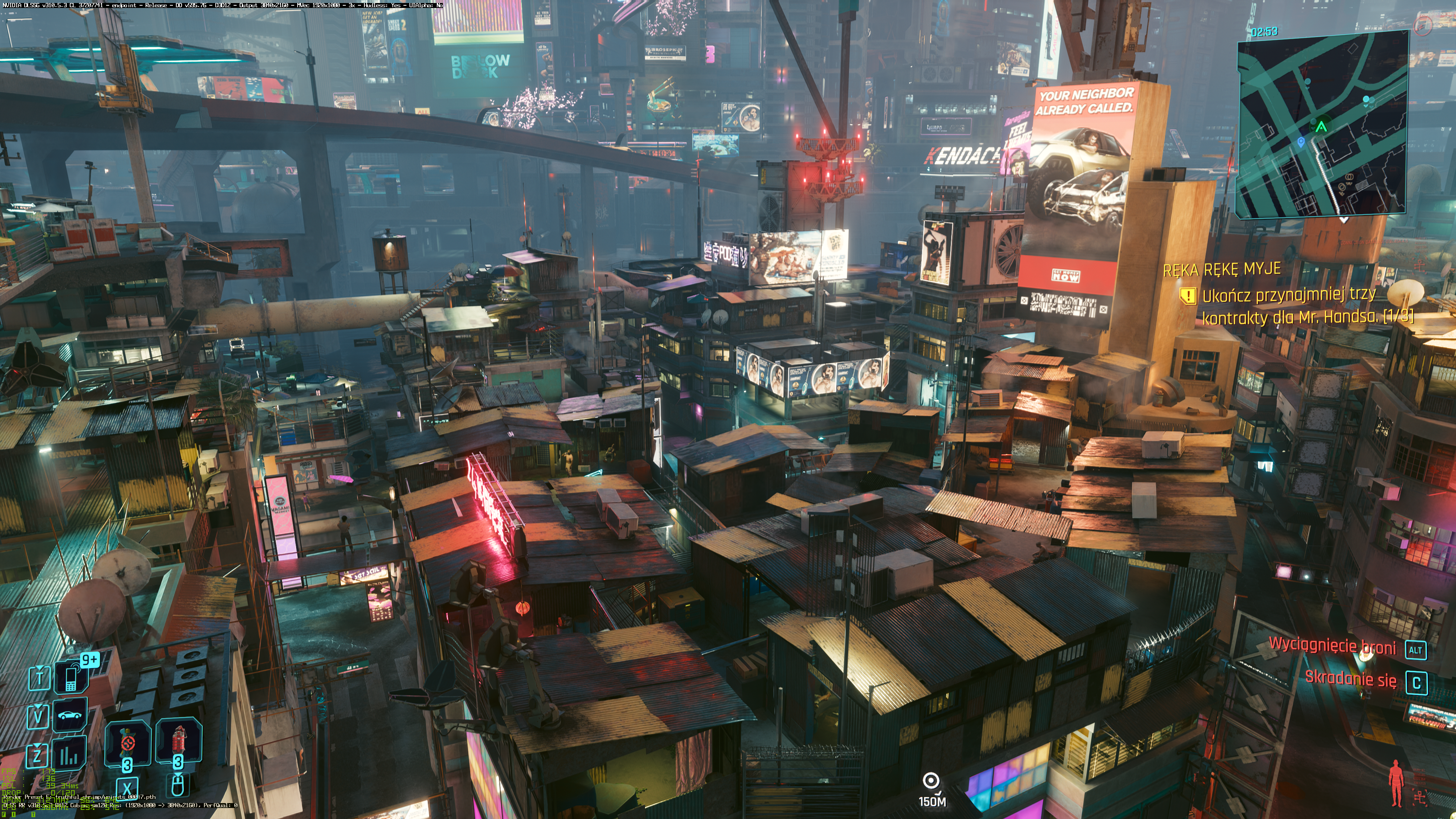Click the yellow quest objective marker icon
The height and width of the screenshot is (819, 1456).
[1188, 295]
